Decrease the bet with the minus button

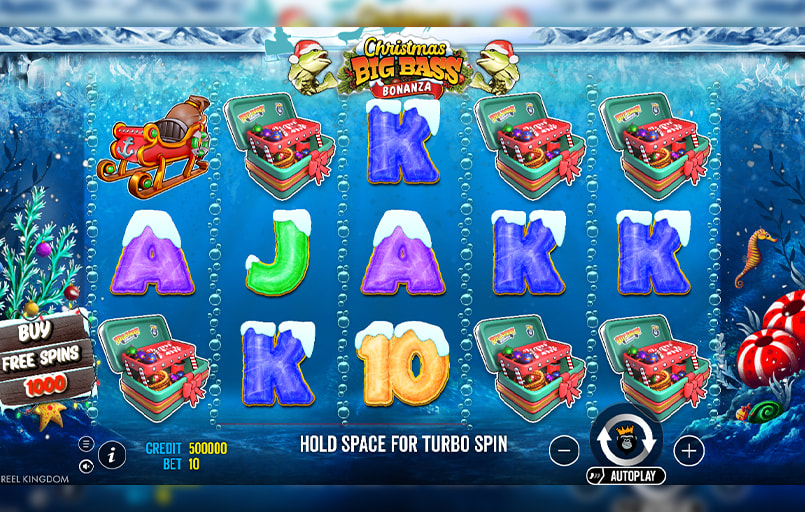coord(564,451)
